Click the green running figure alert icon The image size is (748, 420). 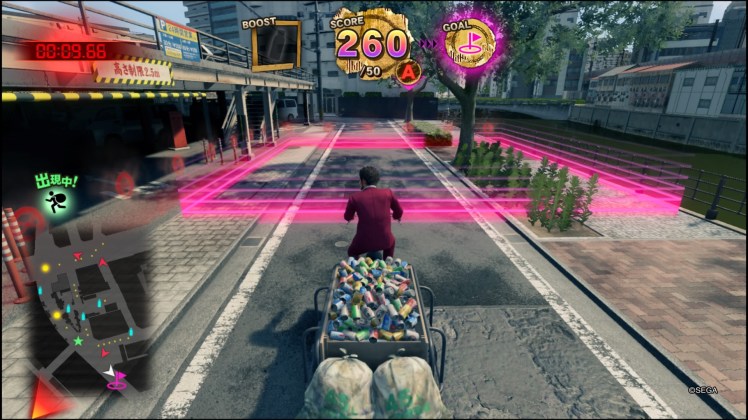(x=57, y=200)
